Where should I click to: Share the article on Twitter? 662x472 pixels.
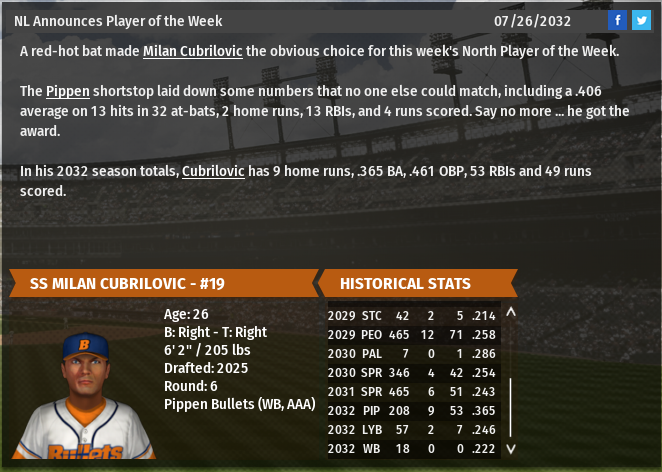click(x=641, y=20)
